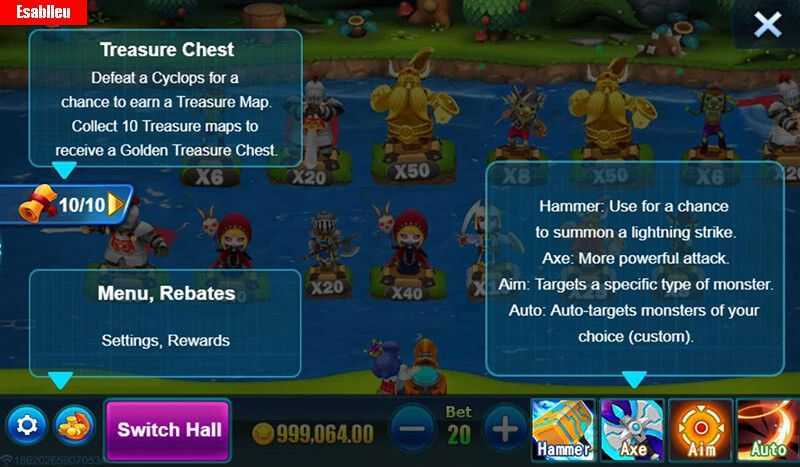Image resolution: width=800 pixels, height=467 pixels.
Task: Open the gold coins Rebates button
Action: (75, 428)
